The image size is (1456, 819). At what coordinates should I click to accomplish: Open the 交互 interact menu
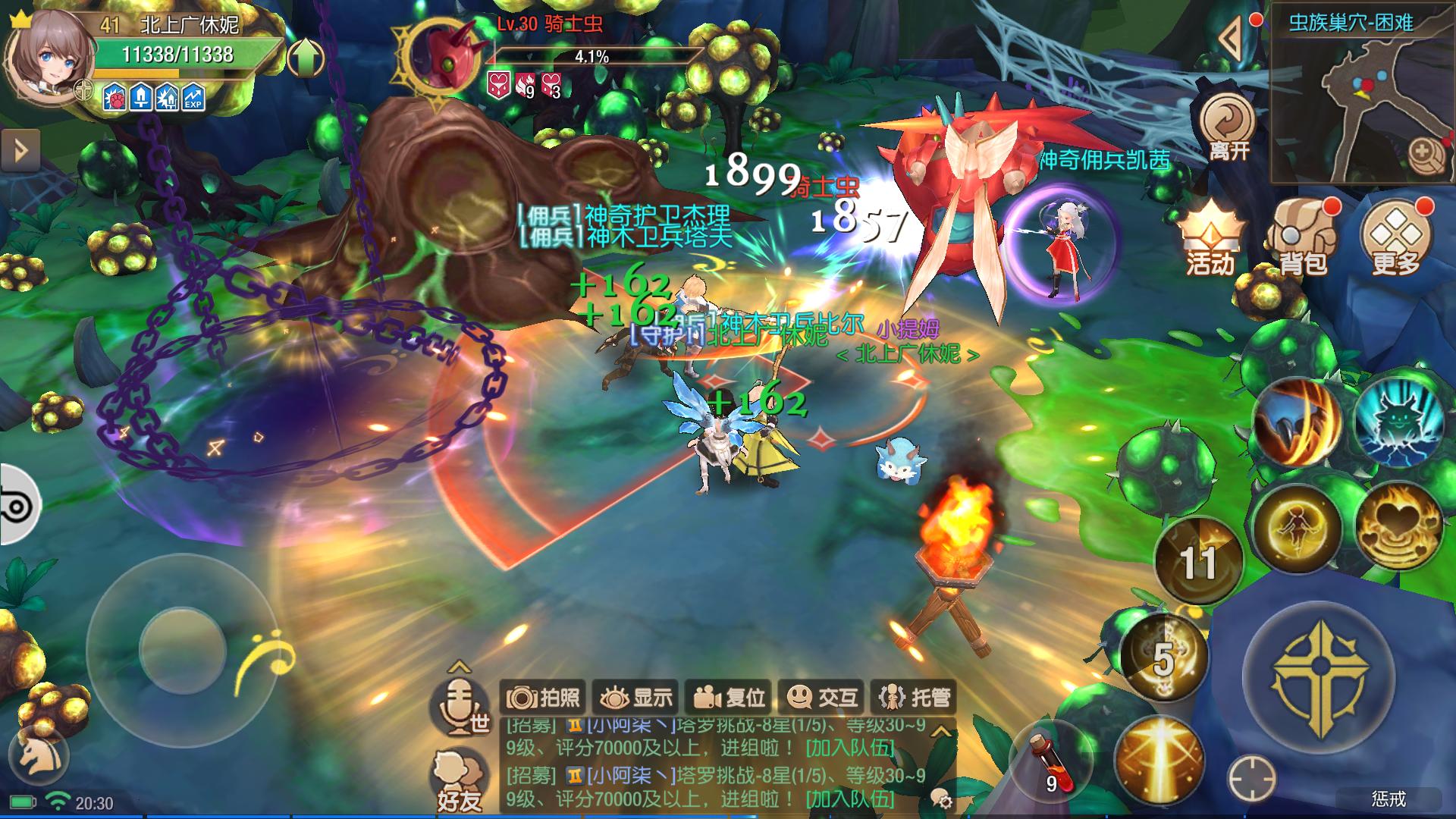click(x=821, y=695)
